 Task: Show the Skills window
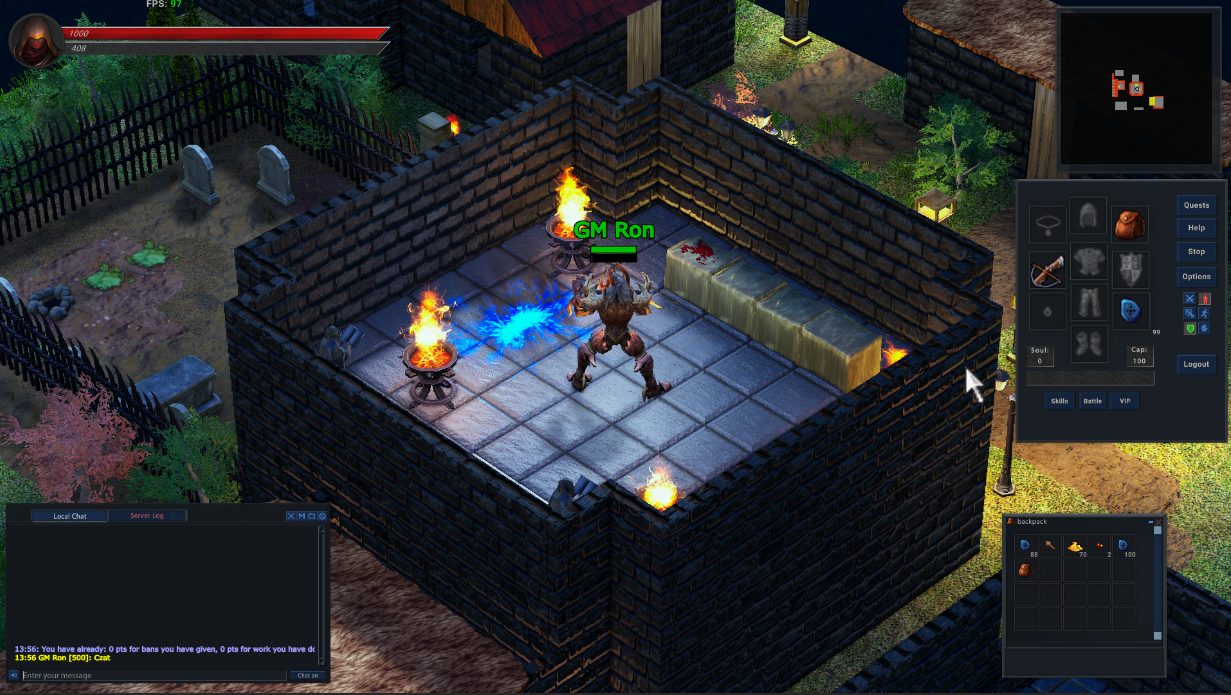(1058, 401)
